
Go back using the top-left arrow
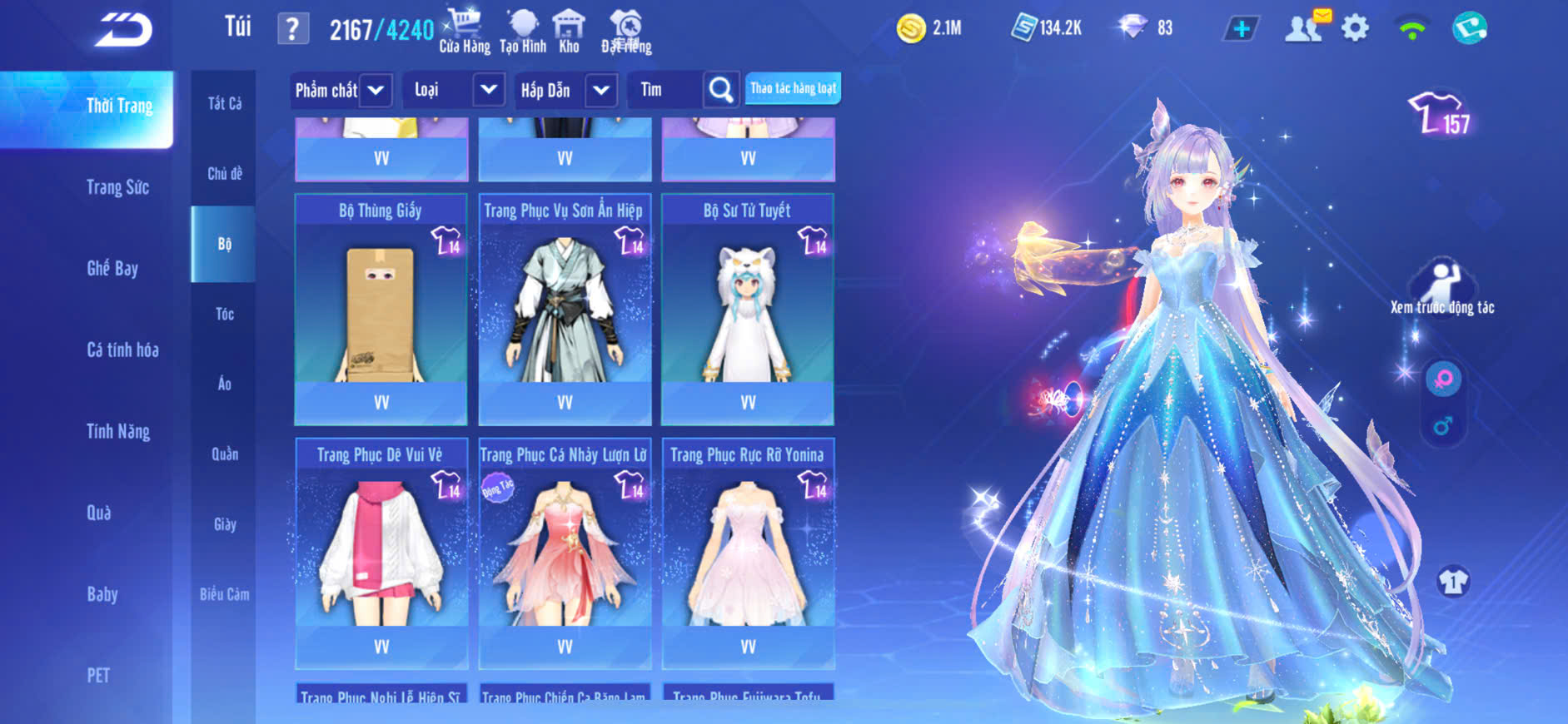coord(123,30)
